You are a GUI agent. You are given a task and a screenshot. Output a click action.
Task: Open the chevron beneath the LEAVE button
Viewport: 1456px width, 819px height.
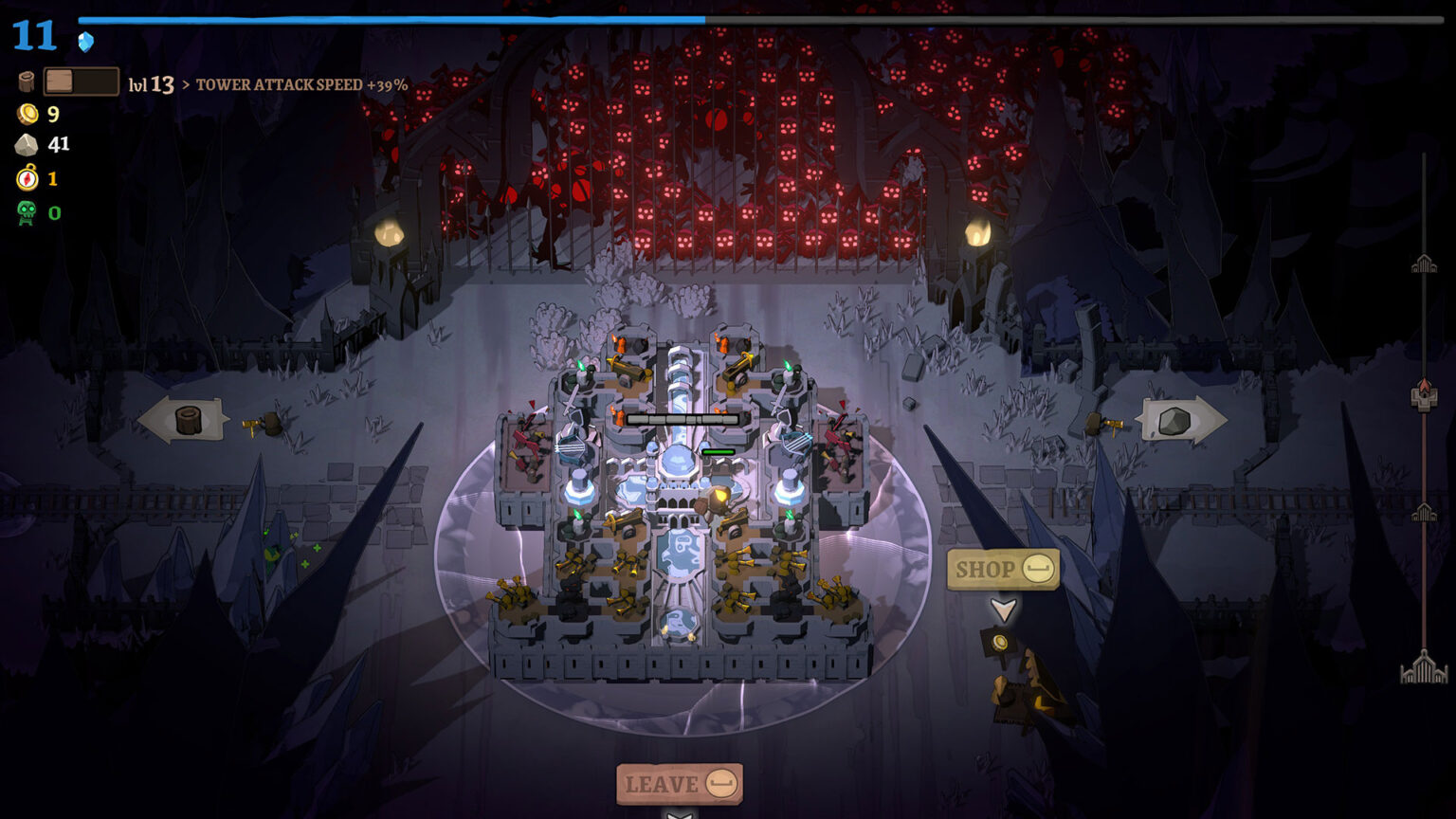pyautogui.click(x=680, y=815)
